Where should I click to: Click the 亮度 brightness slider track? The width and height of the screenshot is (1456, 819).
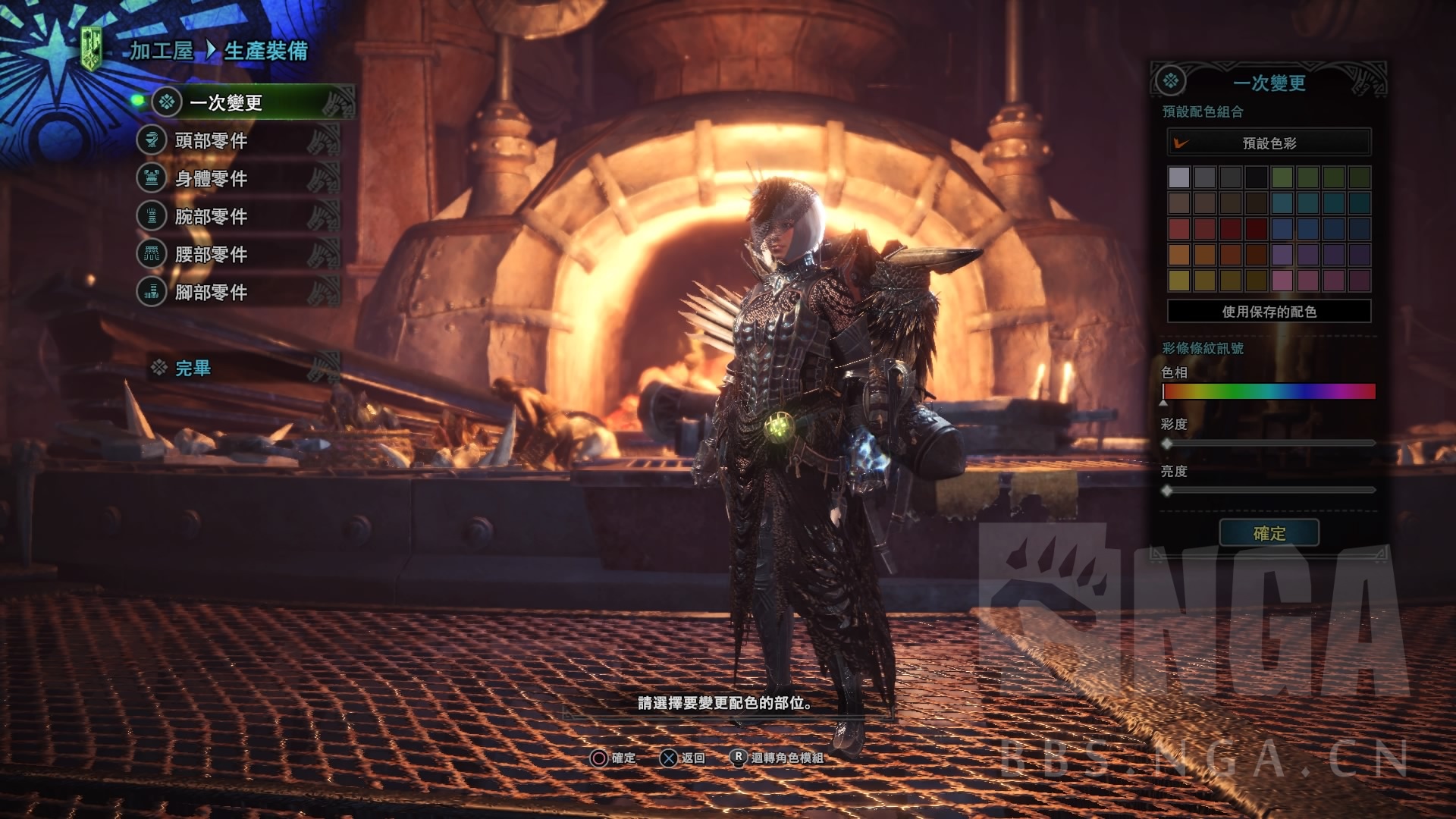coord(1269,491)
